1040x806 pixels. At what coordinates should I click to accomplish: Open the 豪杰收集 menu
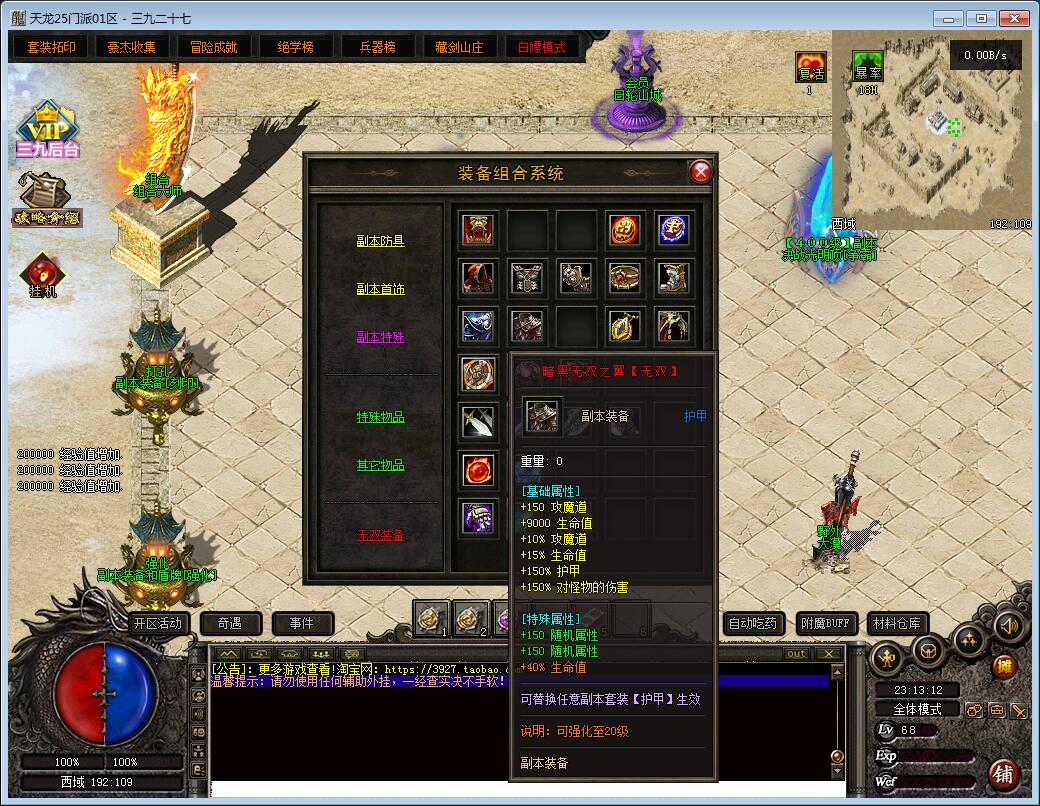[132, 47]
